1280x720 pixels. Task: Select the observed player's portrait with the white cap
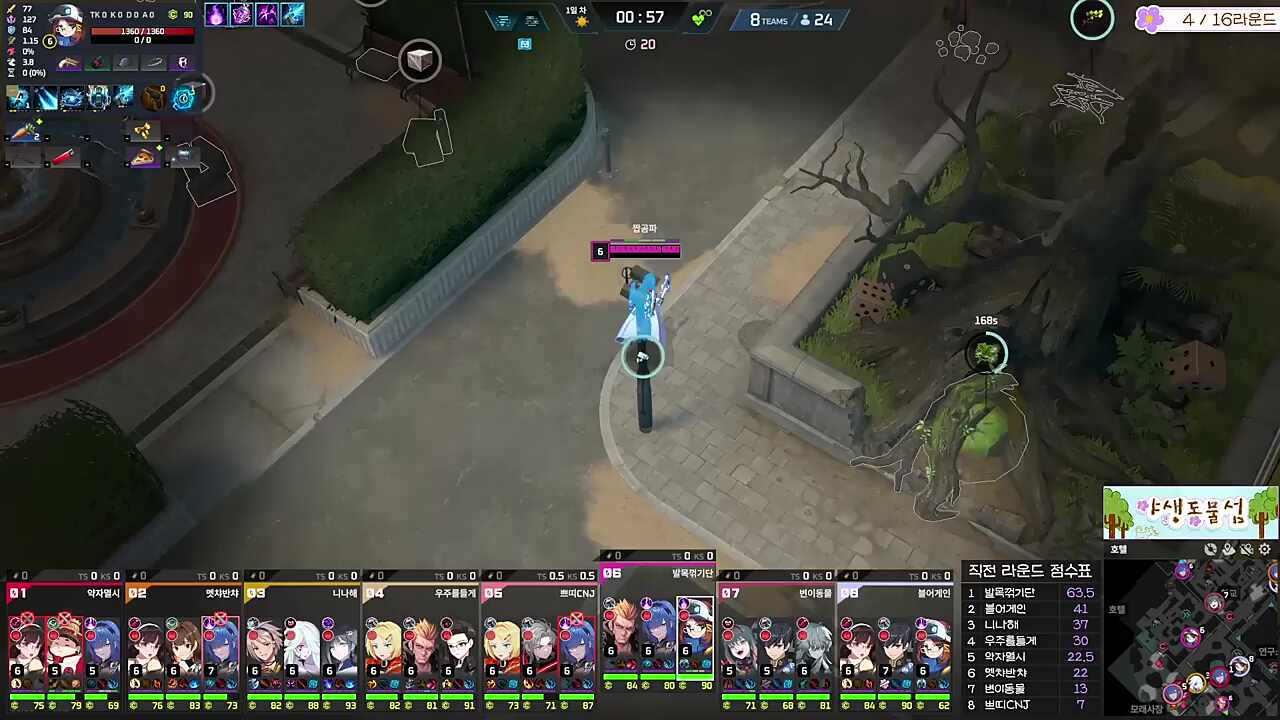pos(66,26)
